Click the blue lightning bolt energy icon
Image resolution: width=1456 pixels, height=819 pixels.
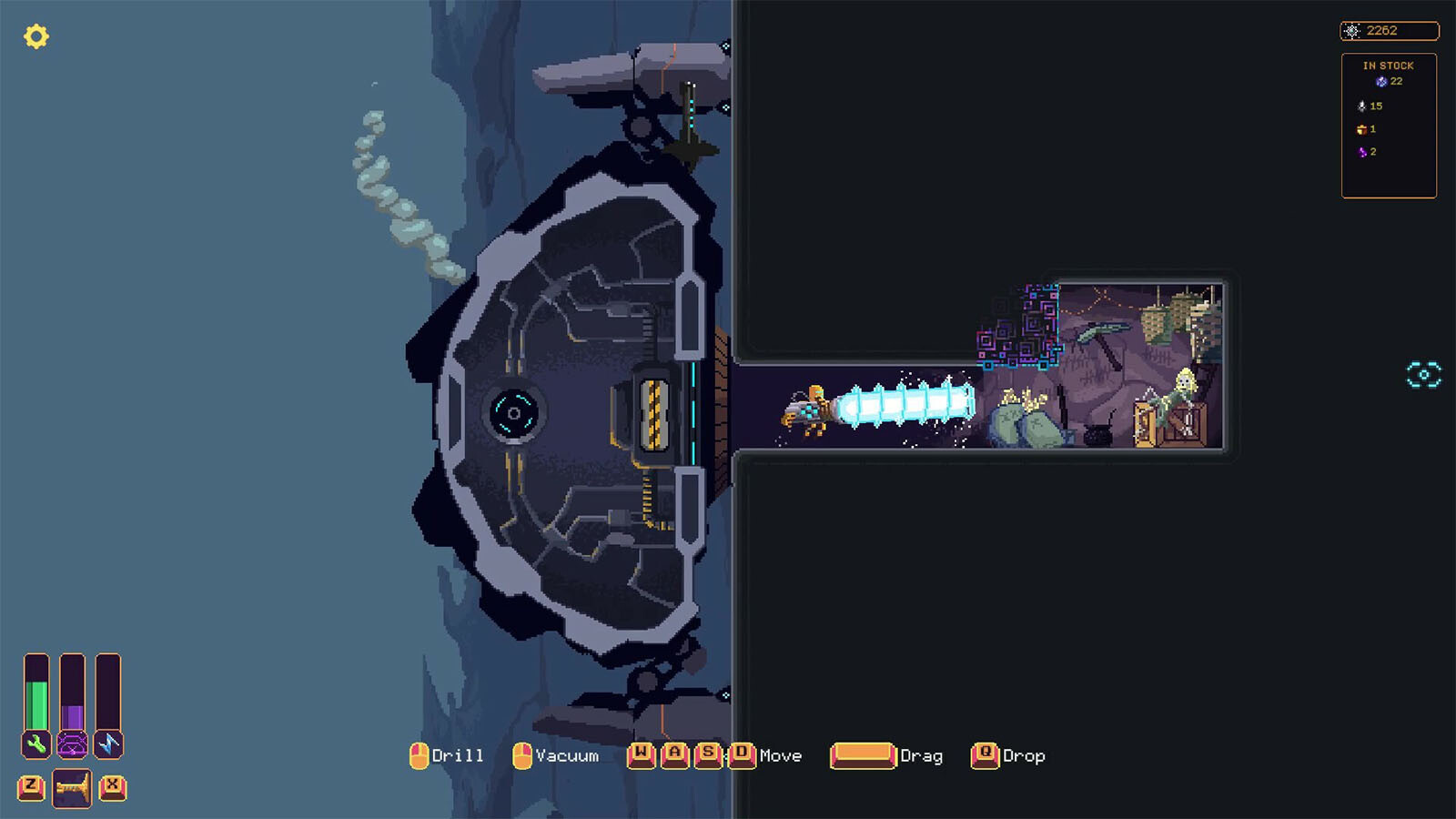click(108, 744)
